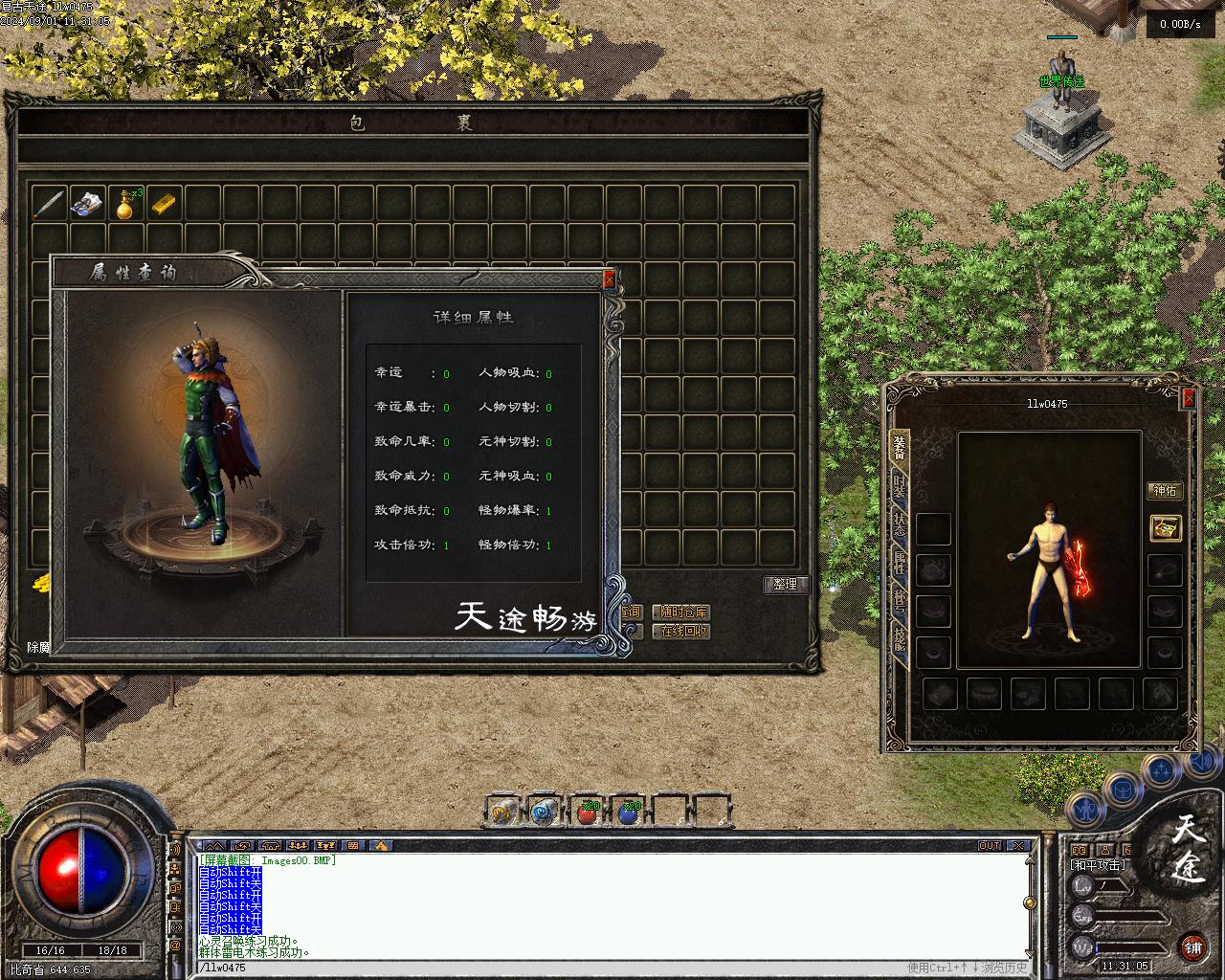
Task: Open the red 铺 shop button
Action: 1192,947
